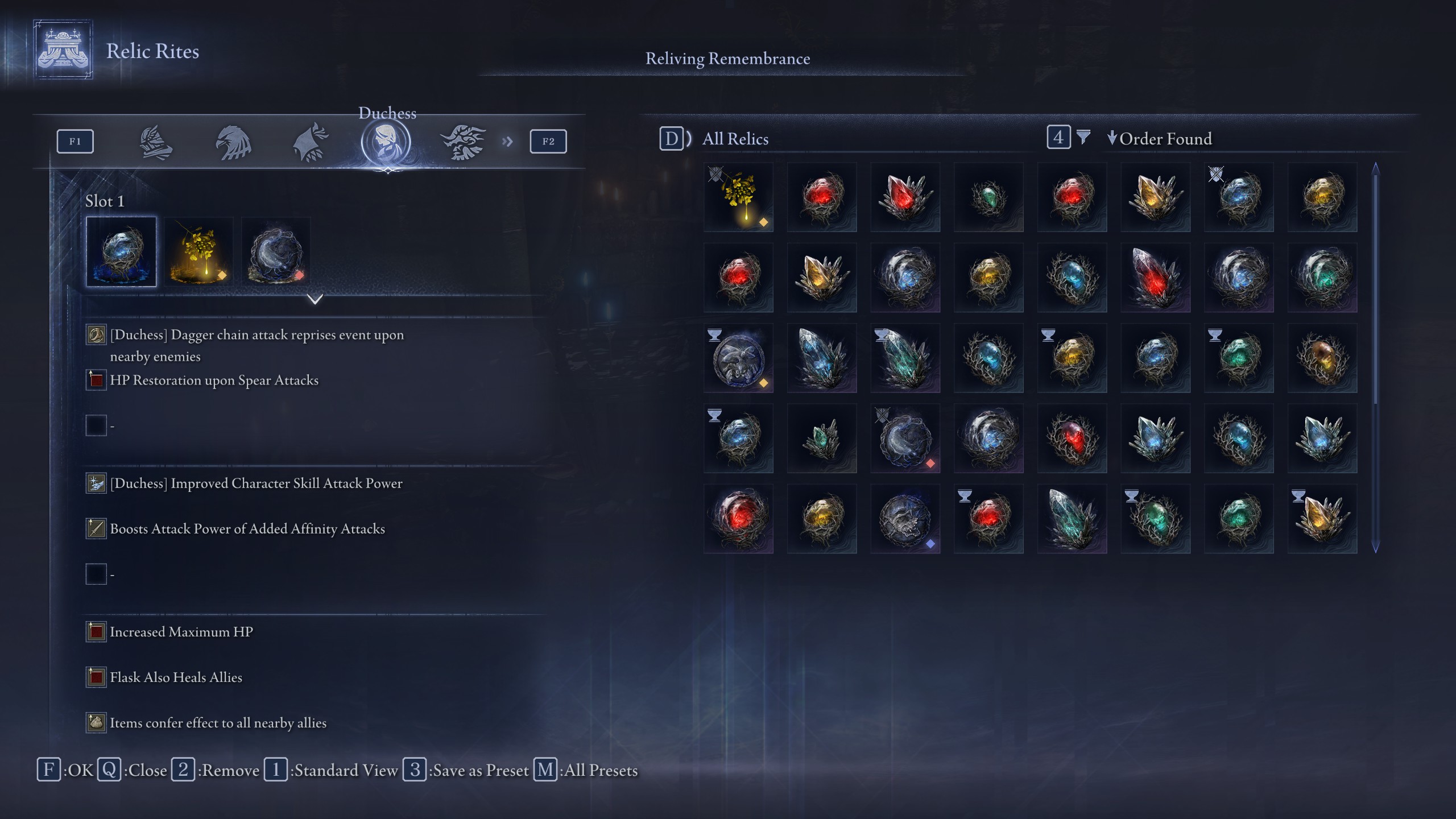Expand the slot list chevron
Viewport: 1456px width, 819px height.
click(x=315, y=299)
